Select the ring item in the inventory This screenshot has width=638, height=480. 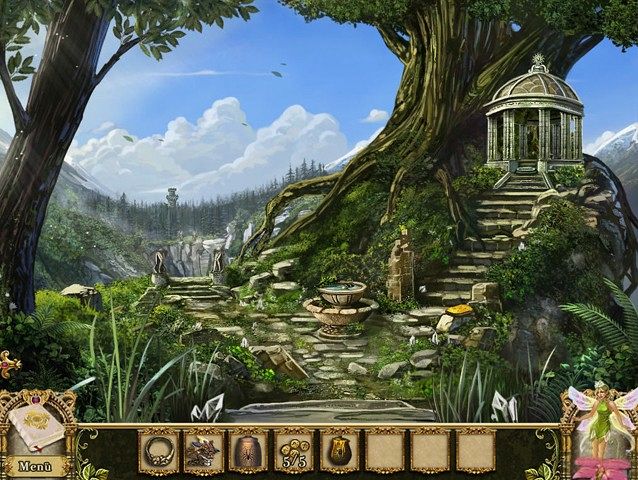[x=157, y=449]
